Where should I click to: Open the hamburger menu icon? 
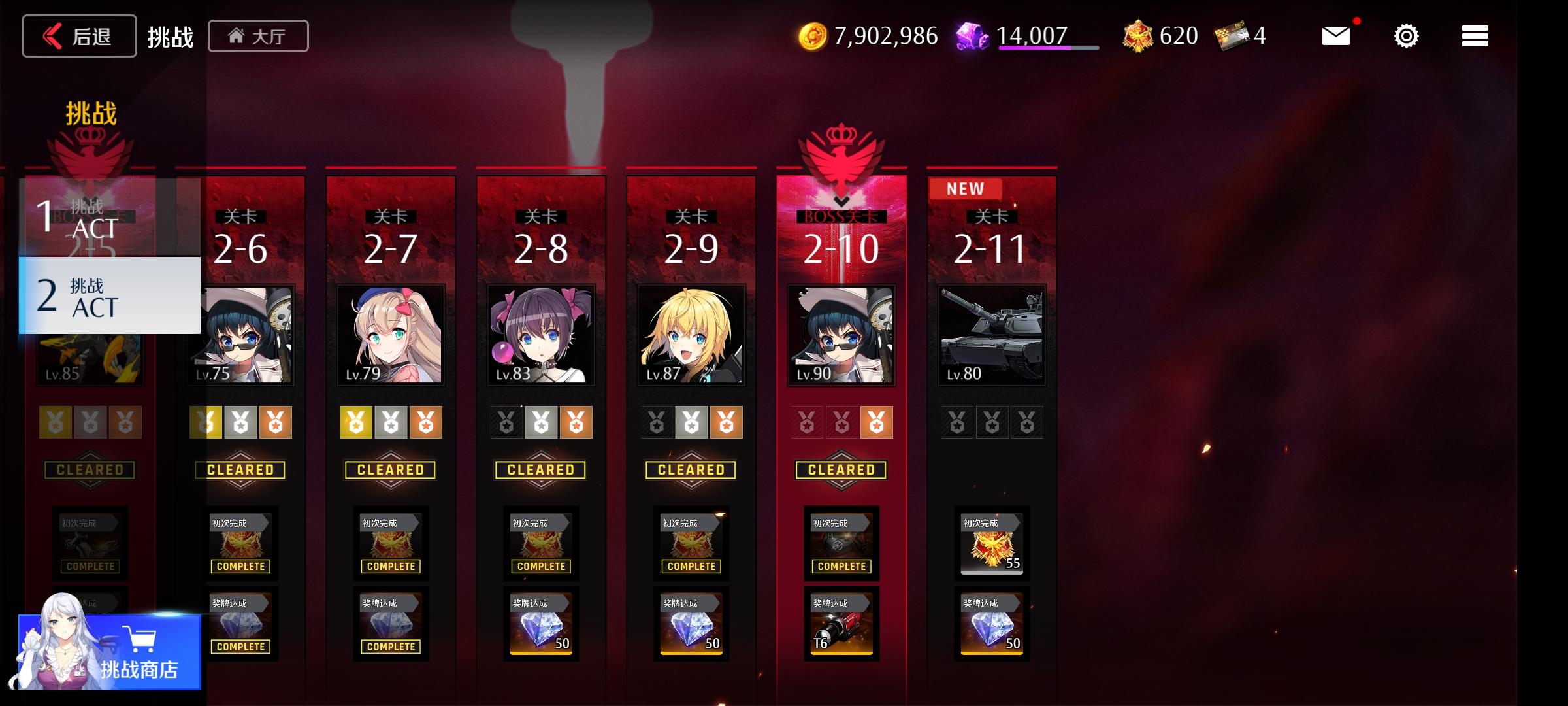(x=1475, y=35)
